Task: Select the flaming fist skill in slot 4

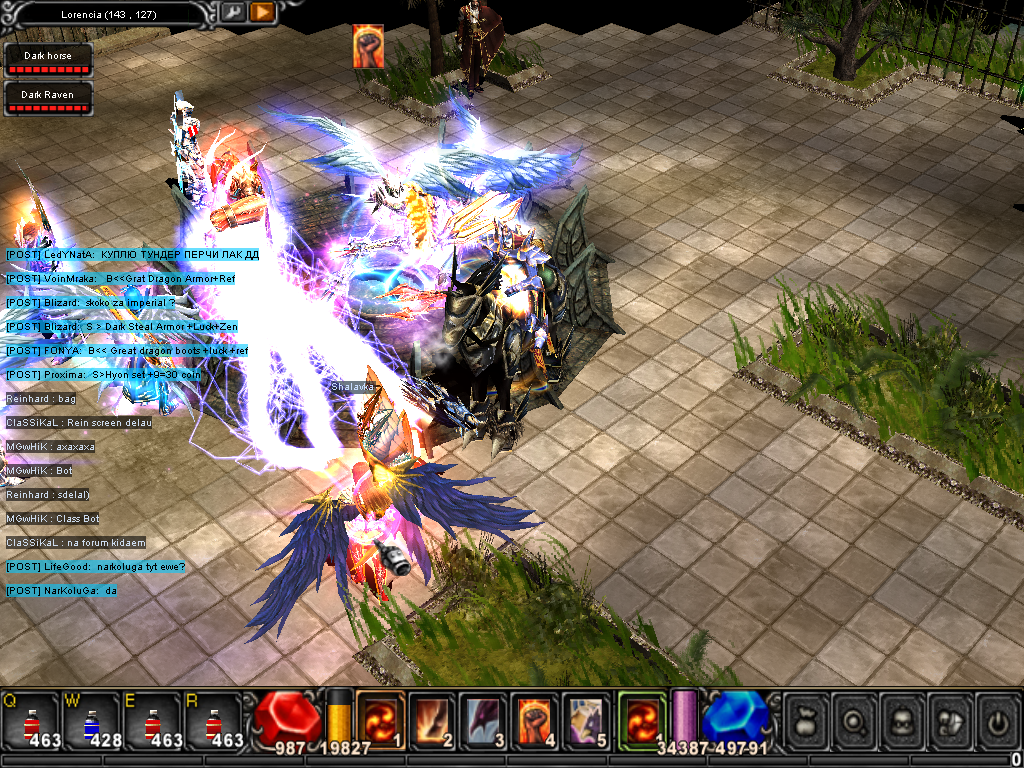Action: (537, 720)
